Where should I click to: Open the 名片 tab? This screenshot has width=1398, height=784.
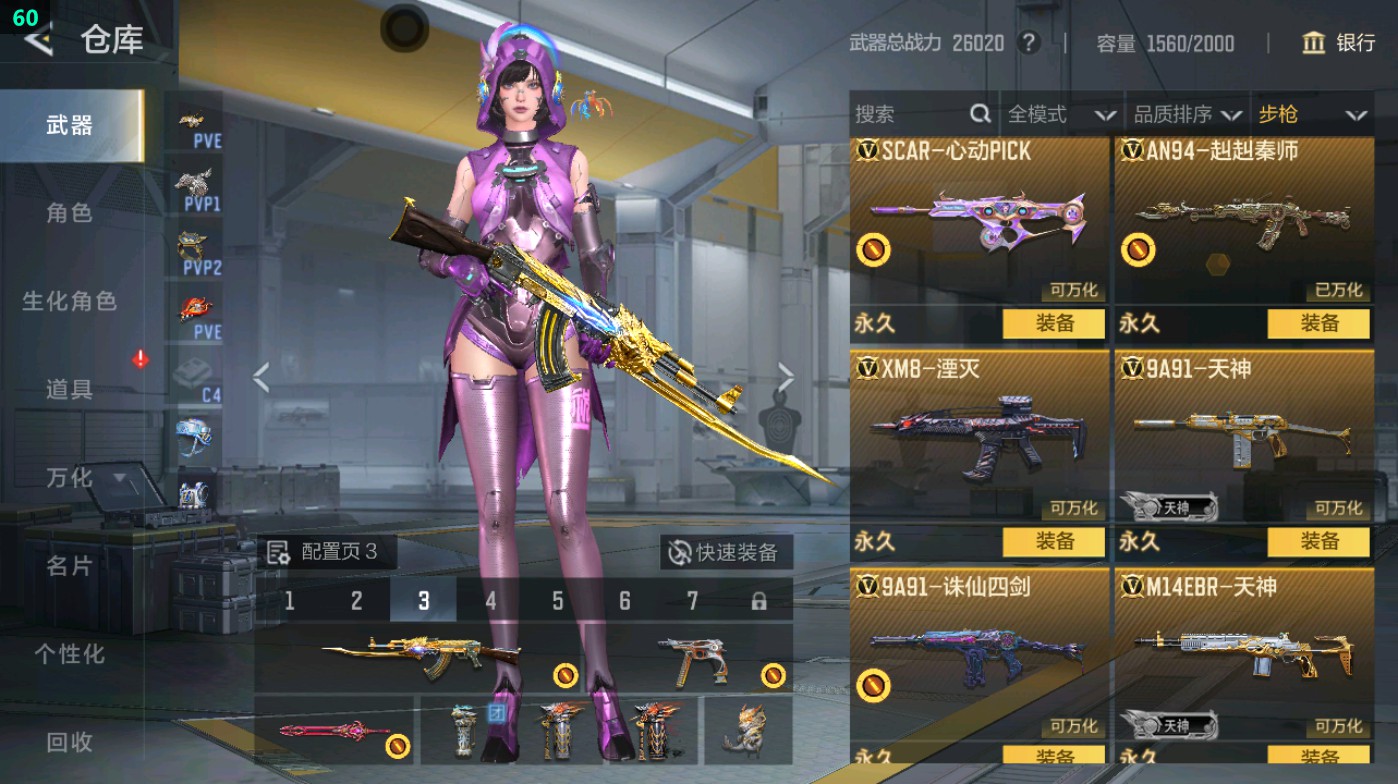click(69, 566)
